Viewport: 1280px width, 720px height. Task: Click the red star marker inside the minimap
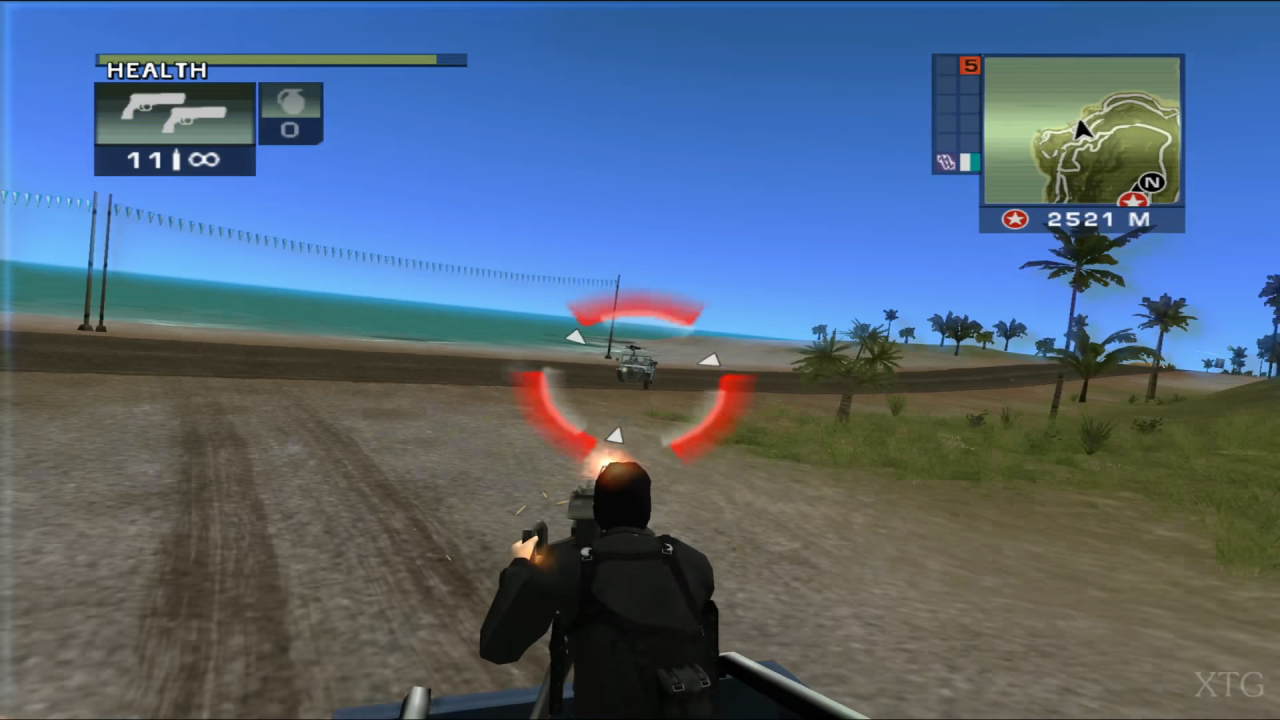tap(1133, 199)
